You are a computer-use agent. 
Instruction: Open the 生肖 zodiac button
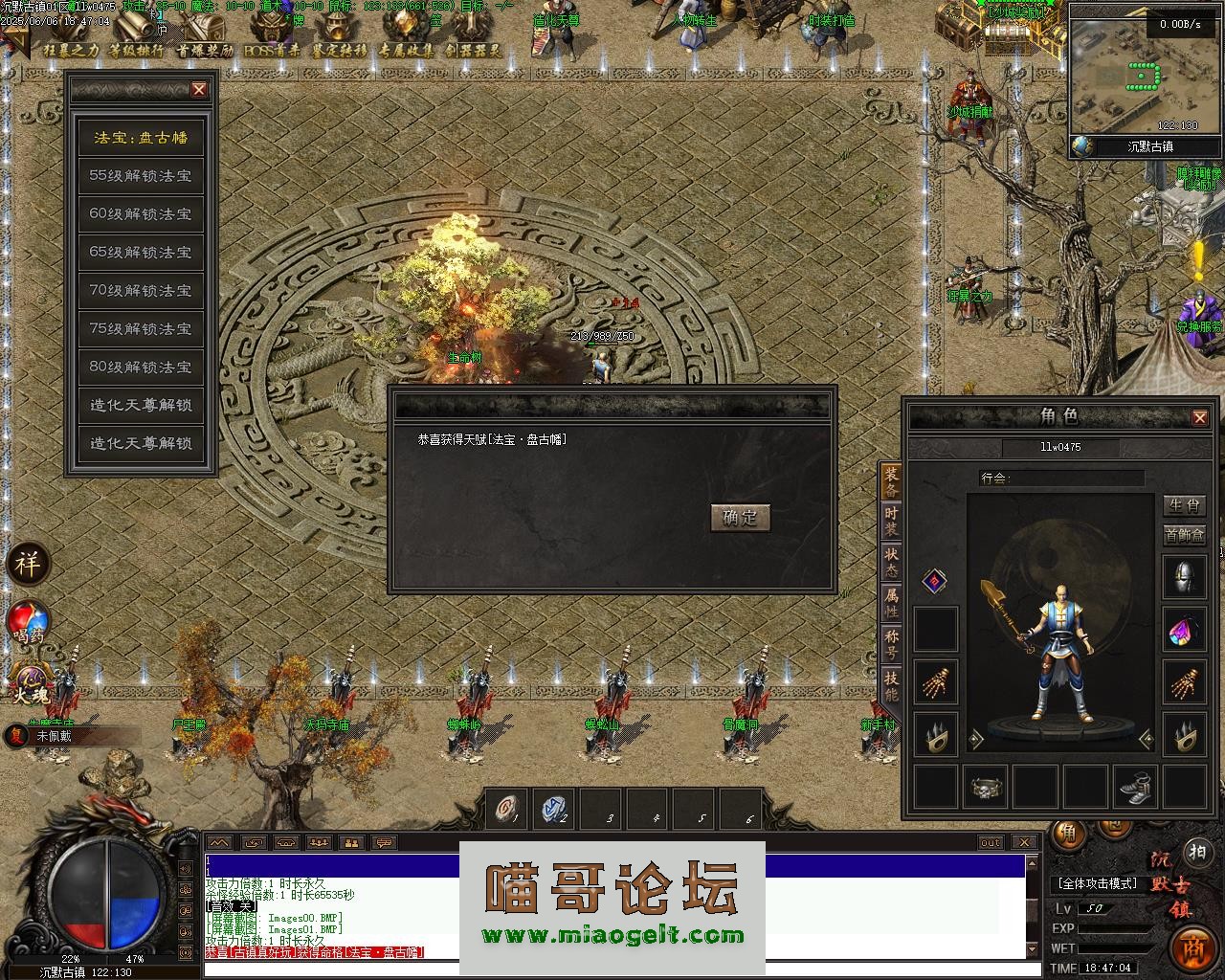(x=1184, y=505)
